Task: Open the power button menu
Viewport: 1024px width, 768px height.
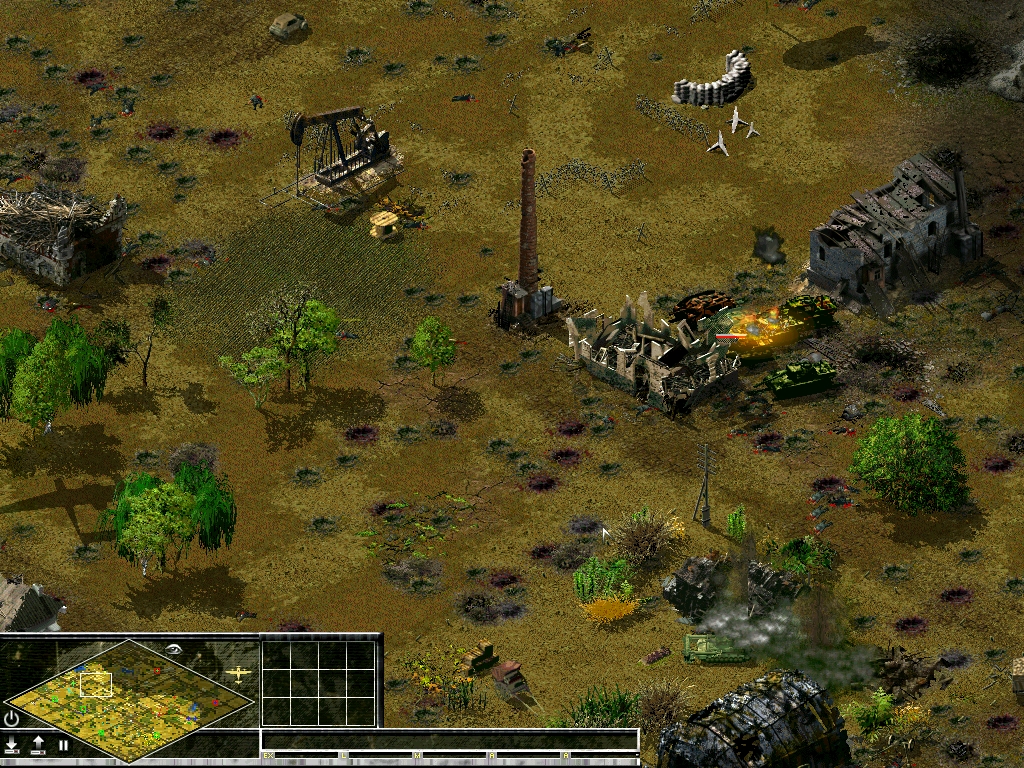Action: click(x=12, y=718)
